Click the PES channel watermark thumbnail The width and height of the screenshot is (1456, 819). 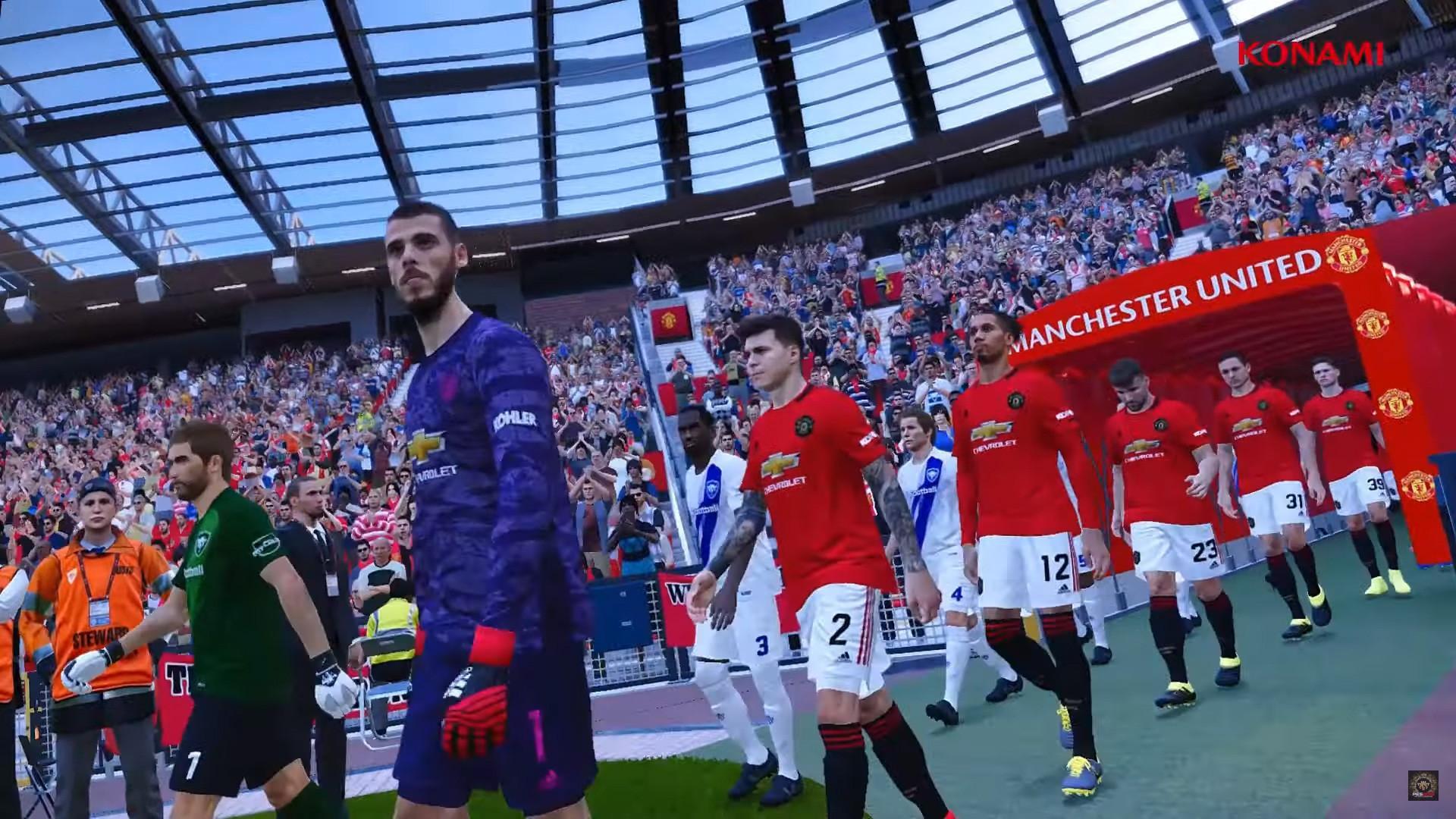[x=1423, y=786]
